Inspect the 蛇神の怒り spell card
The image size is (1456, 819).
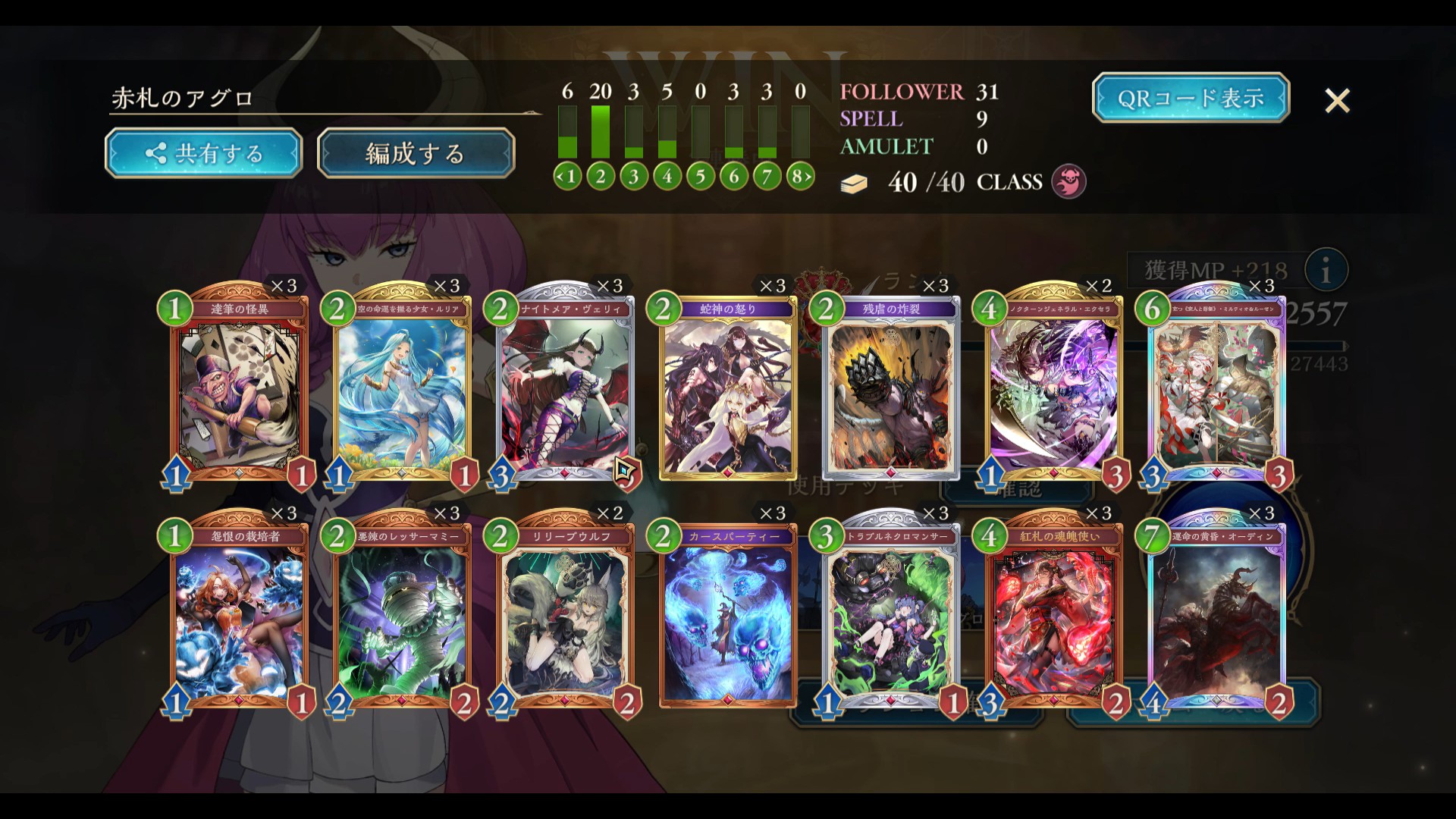point(728,391)
